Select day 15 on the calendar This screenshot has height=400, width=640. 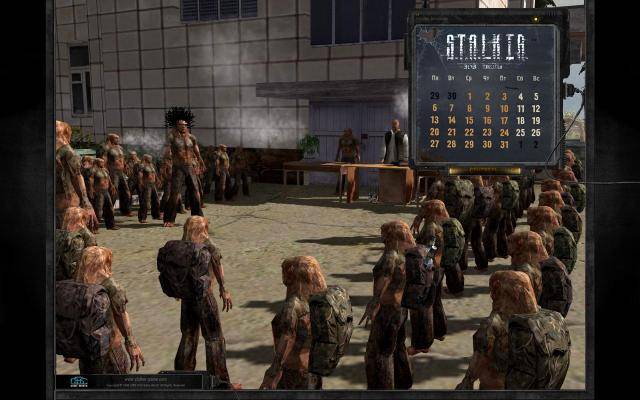pos(469,120)
